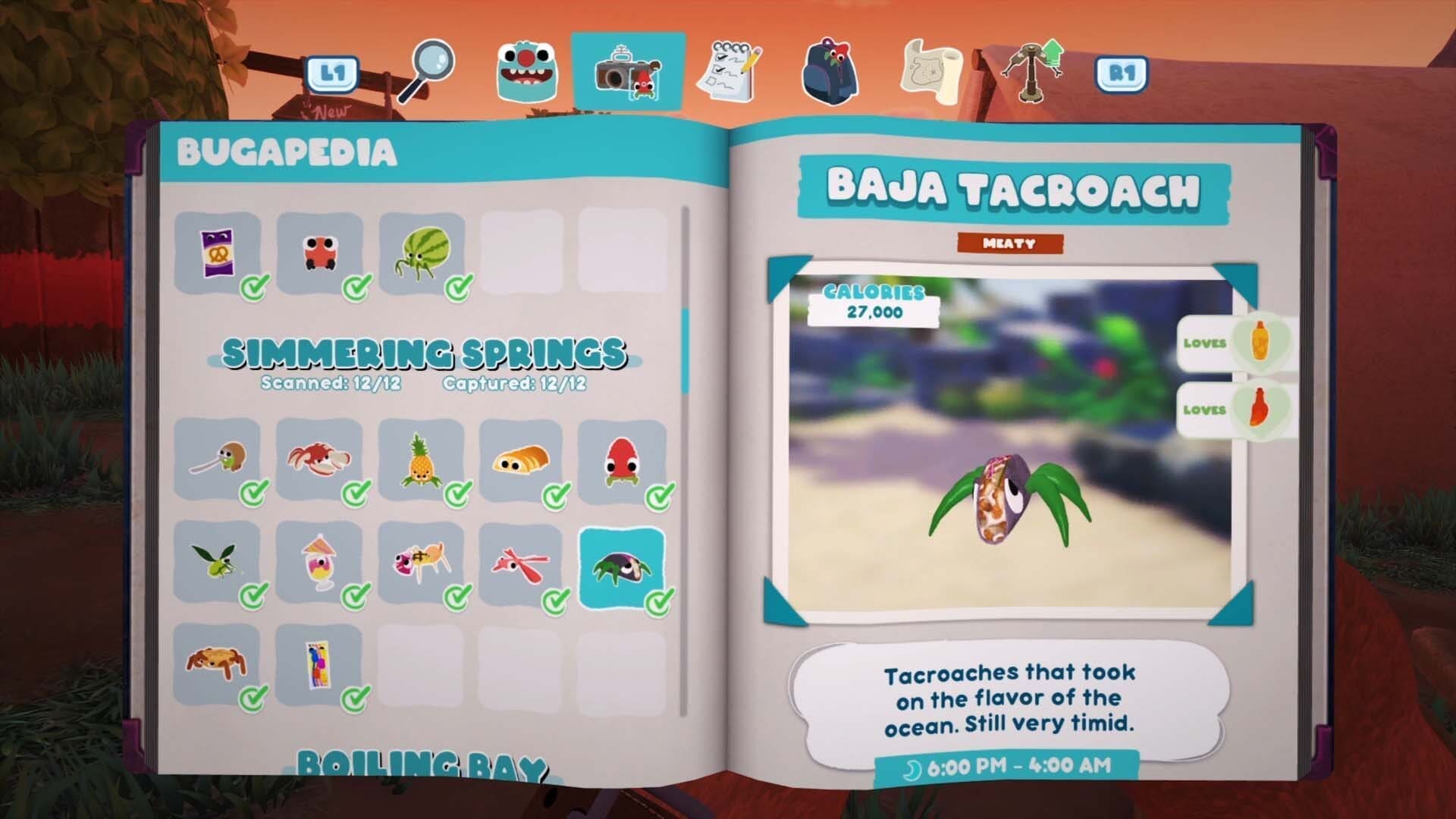Select the magnifying glass scanner tab

click(x=430, y=64)
